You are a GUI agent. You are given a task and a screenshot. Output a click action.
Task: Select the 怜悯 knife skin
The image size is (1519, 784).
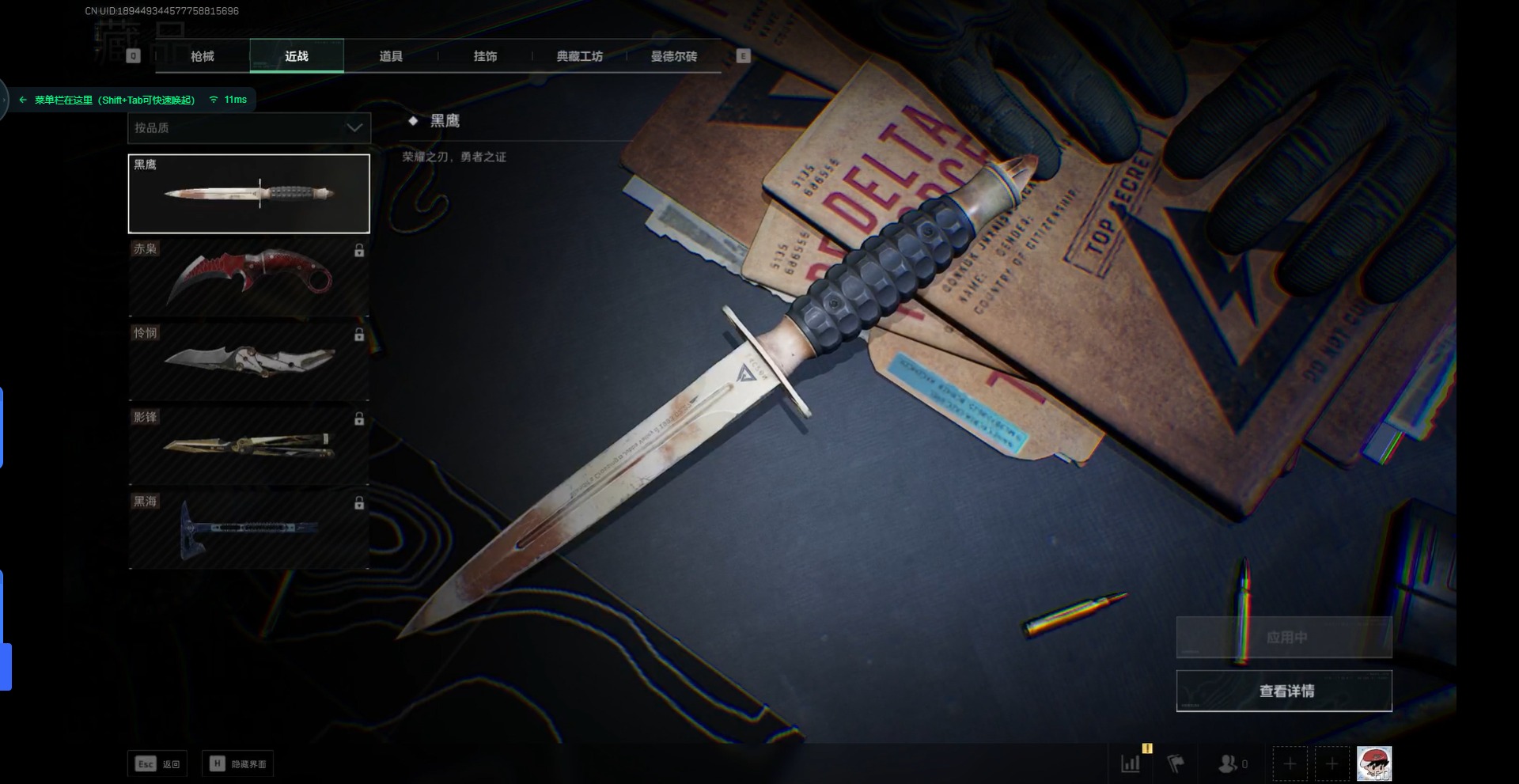pyautogui.click(x=248, y=362)
